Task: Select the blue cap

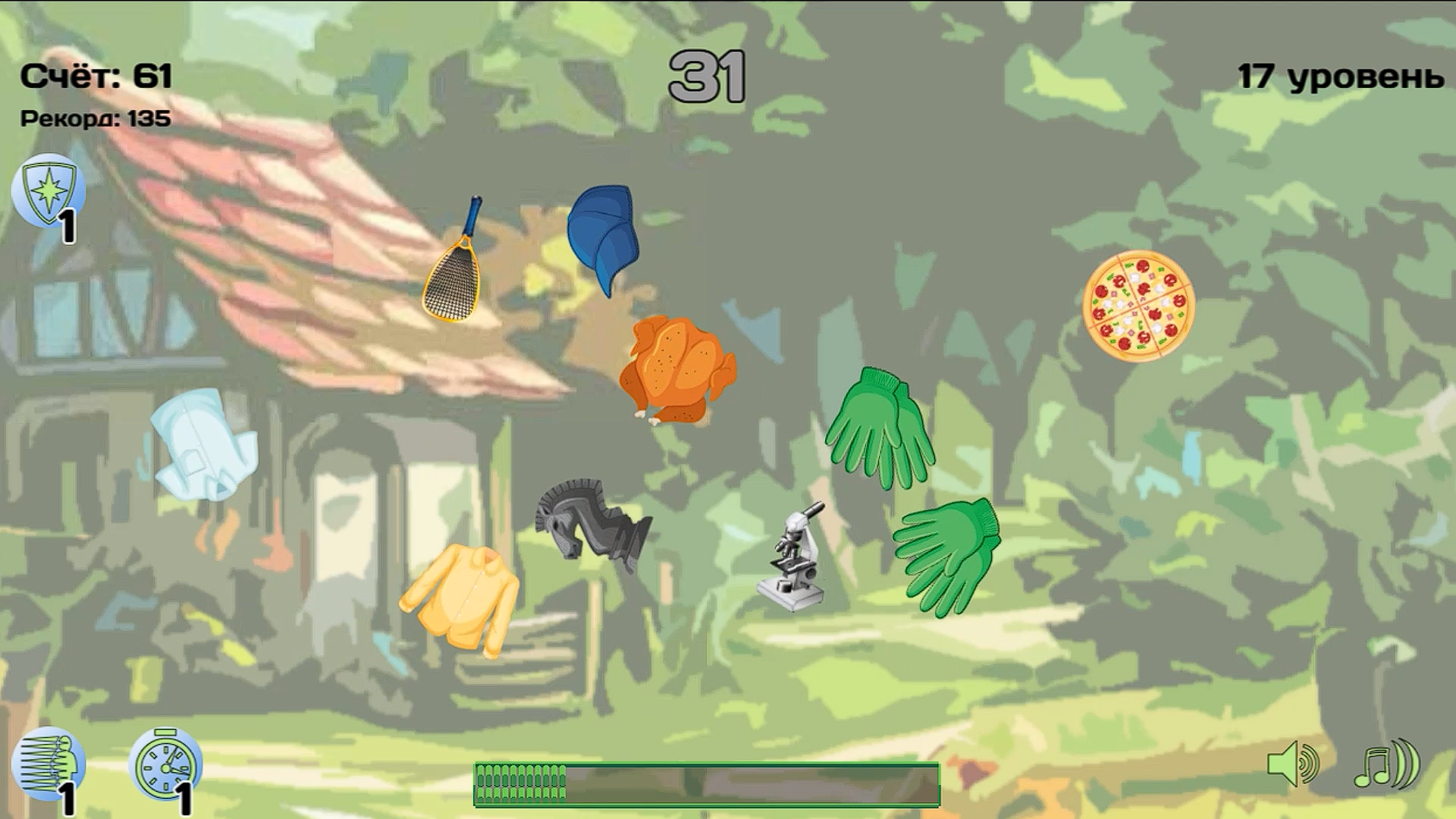Action: click(603, 231)
